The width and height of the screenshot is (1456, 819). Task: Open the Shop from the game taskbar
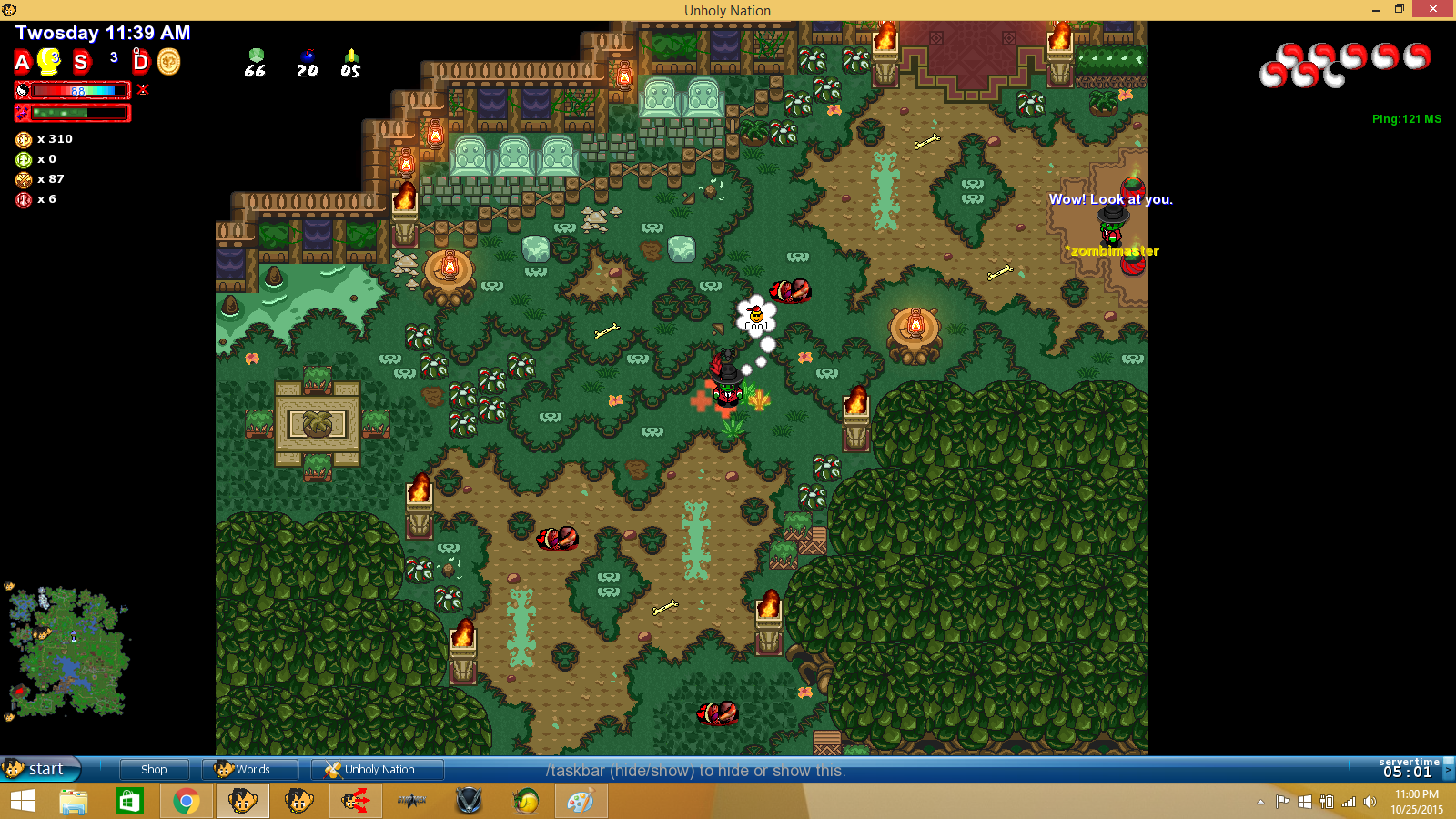[x=154, y=769]
